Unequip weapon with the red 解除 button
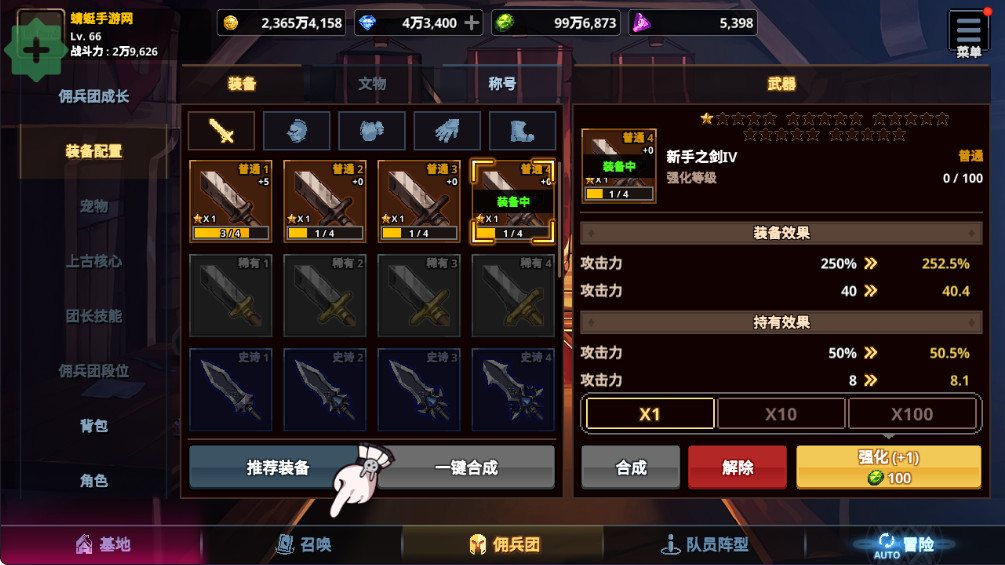Viewport: 1005px width, 565px height. click(738, 467)
